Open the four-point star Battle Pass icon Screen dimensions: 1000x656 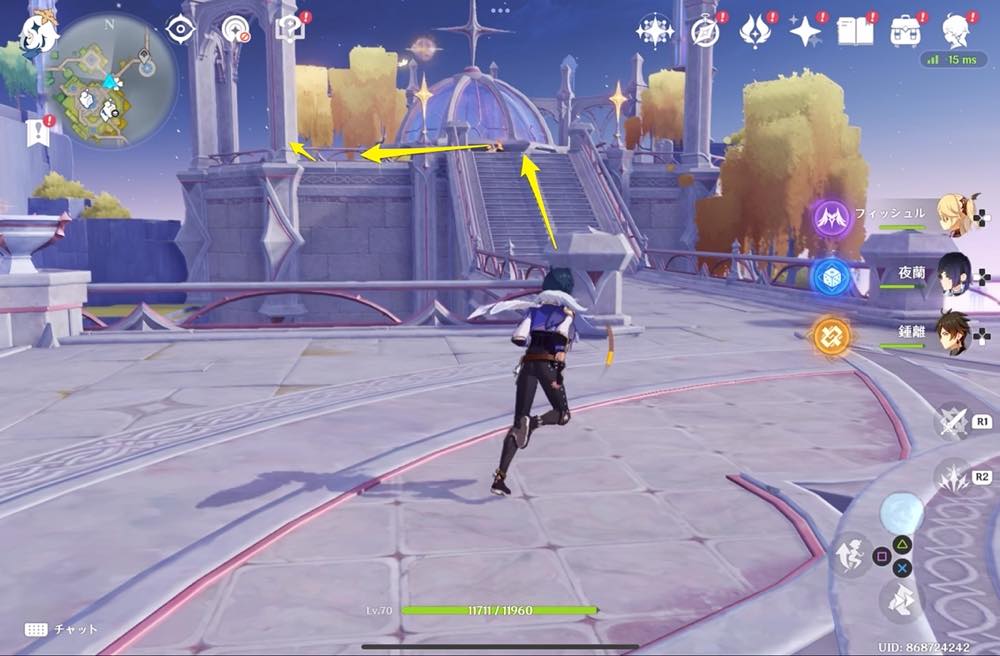805,31
